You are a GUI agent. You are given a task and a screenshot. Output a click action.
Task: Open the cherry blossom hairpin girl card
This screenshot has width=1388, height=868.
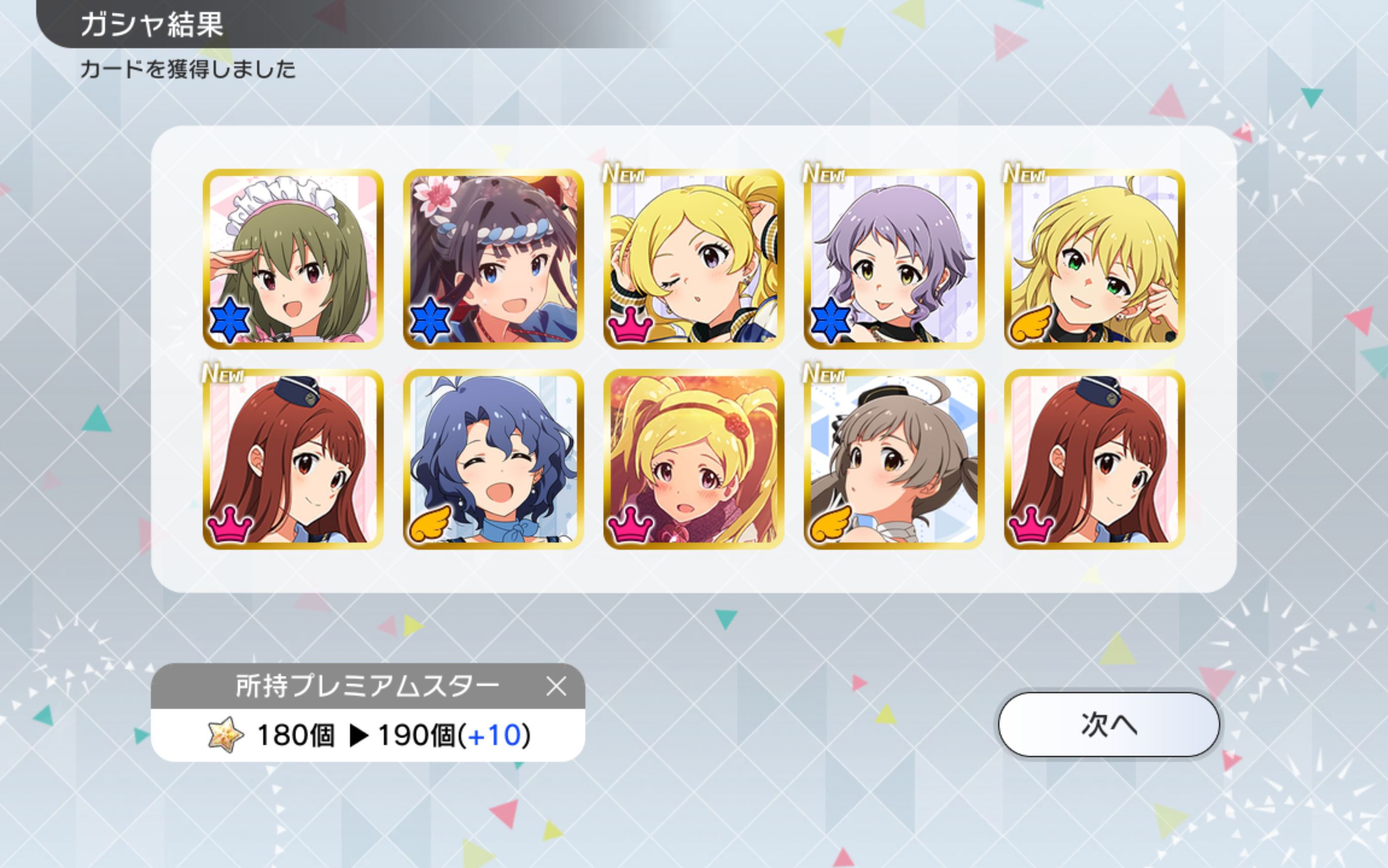tap(493, 259)
